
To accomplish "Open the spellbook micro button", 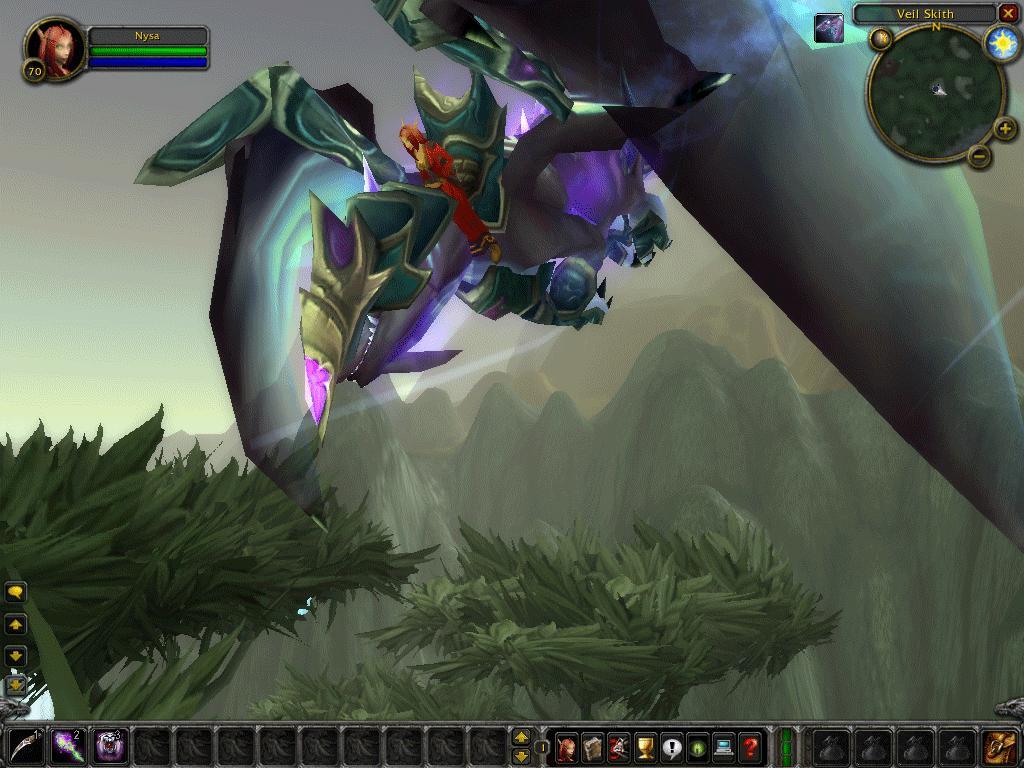I will [x=593, y=746].
